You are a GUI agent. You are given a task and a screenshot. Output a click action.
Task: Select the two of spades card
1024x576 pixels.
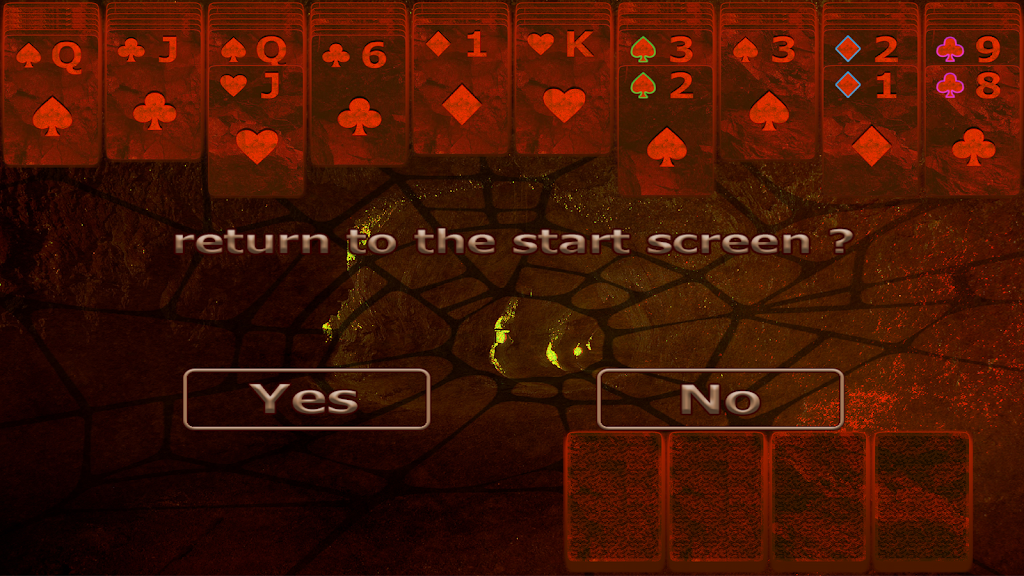666,130
